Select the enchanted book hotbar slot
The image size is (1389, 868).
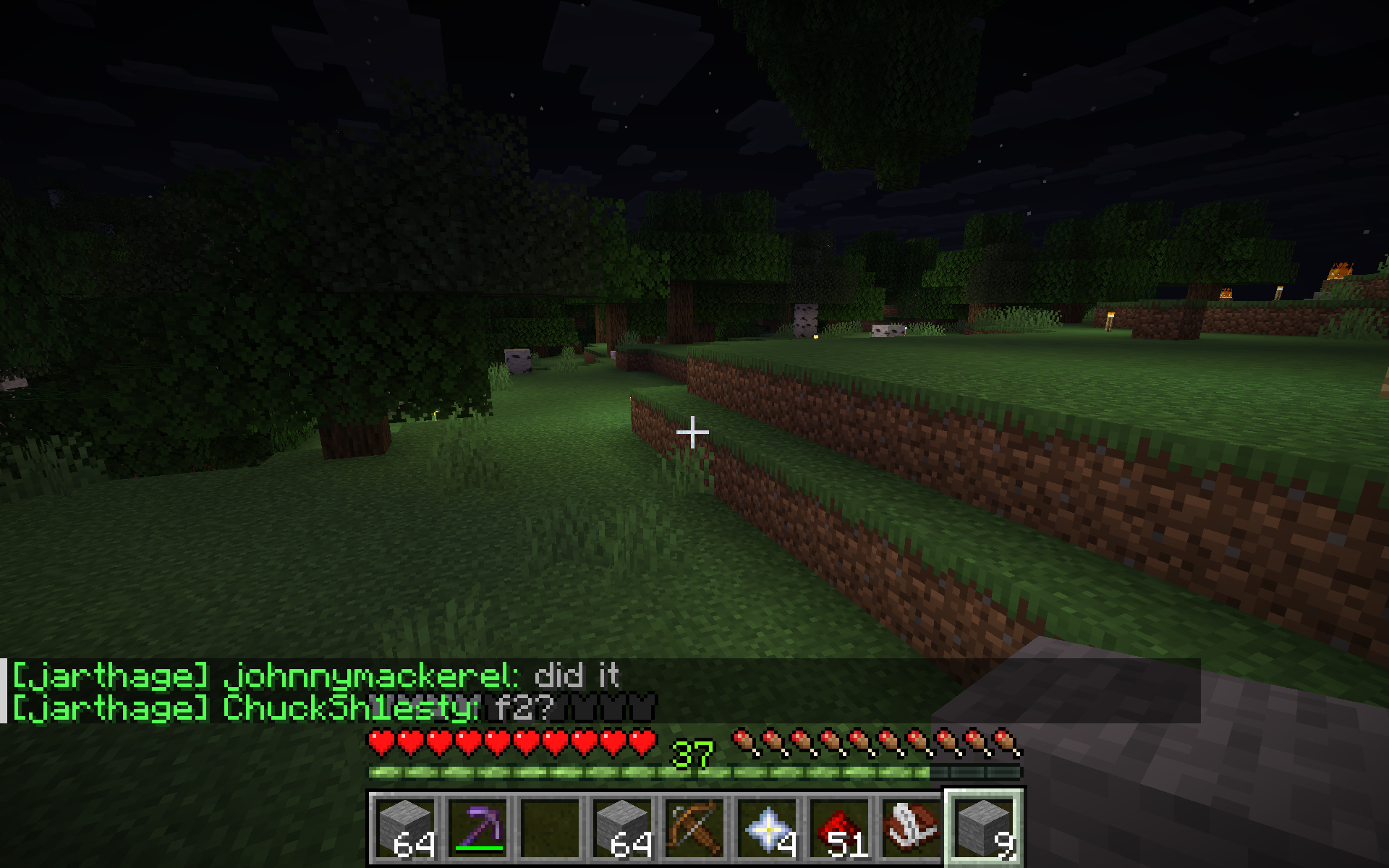(x=912, y=827)
